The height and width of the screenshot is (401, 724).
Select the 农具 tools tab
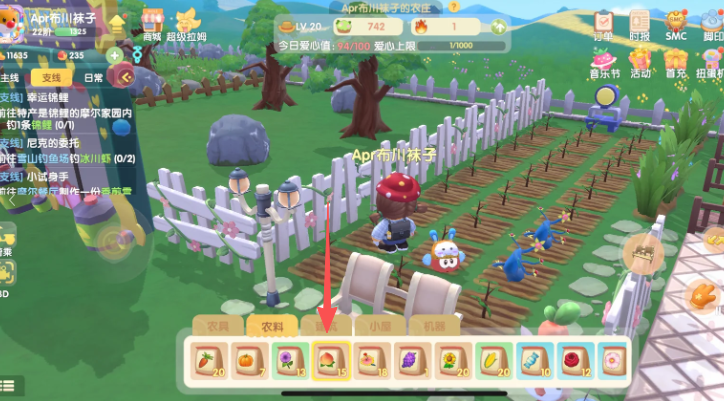(218, 325)
